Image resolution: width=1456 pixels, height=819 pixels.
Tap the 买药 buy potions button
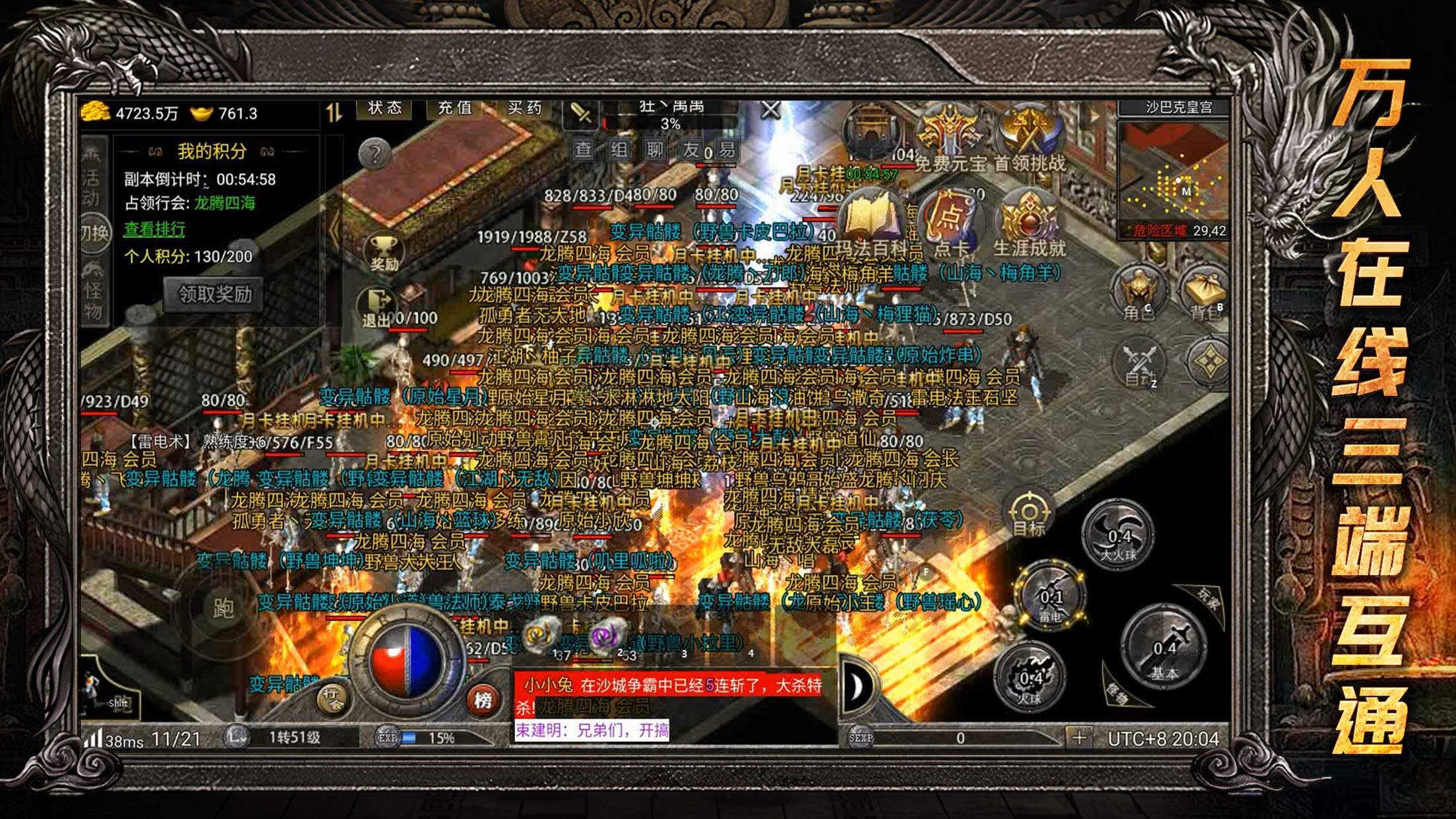pyautogui.click(x=524, y=109)
